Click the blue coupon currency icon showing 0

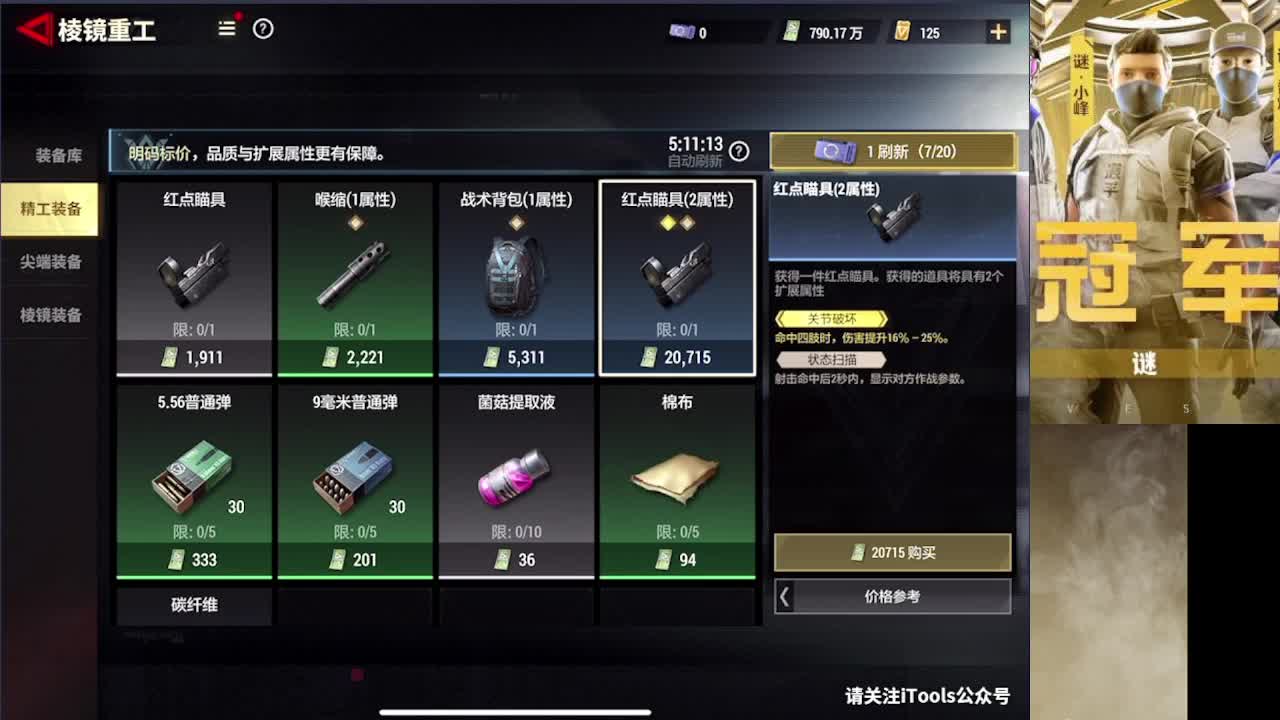(683, 31)
